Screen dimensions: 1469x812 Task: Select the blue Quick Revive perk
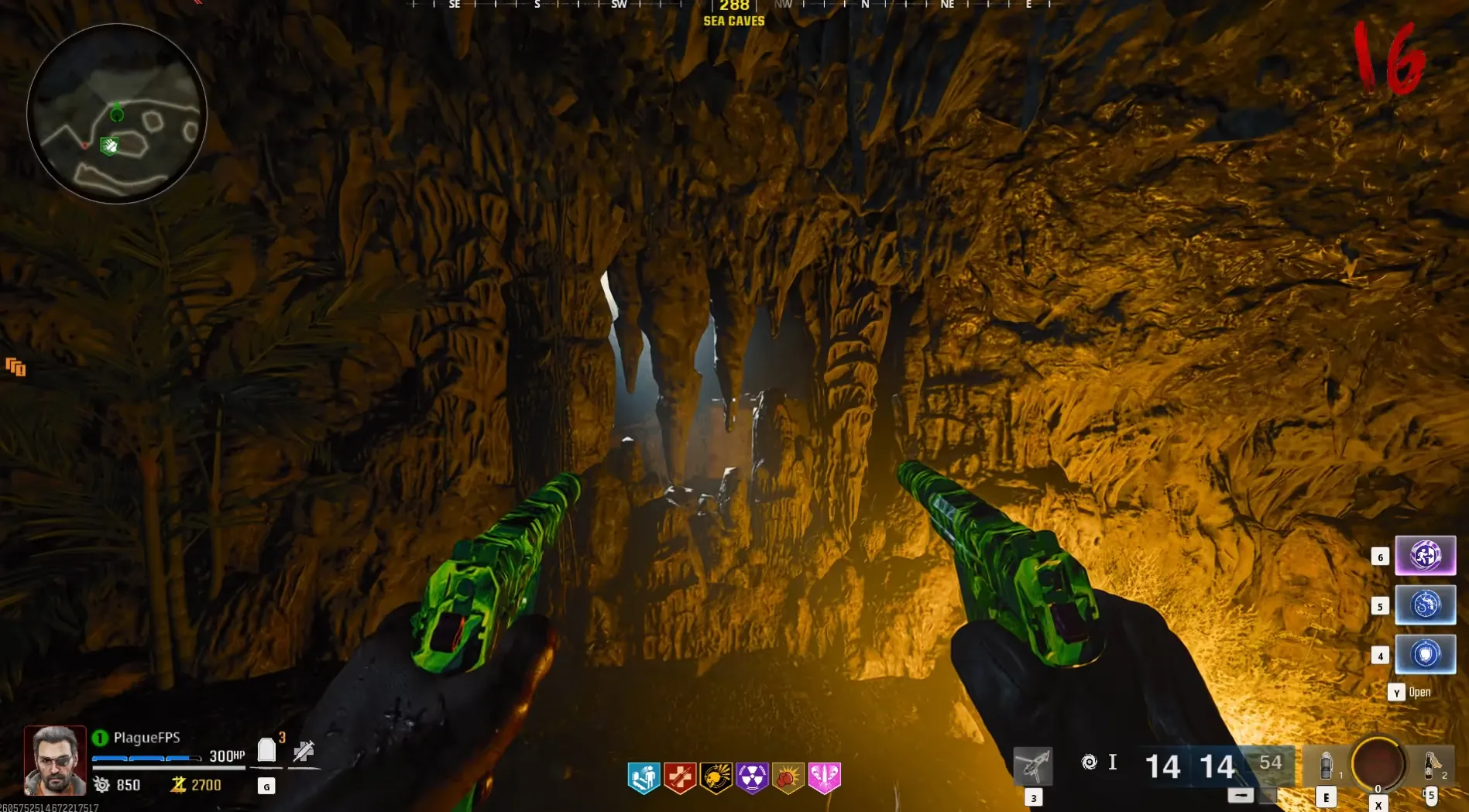click(644, 777)
